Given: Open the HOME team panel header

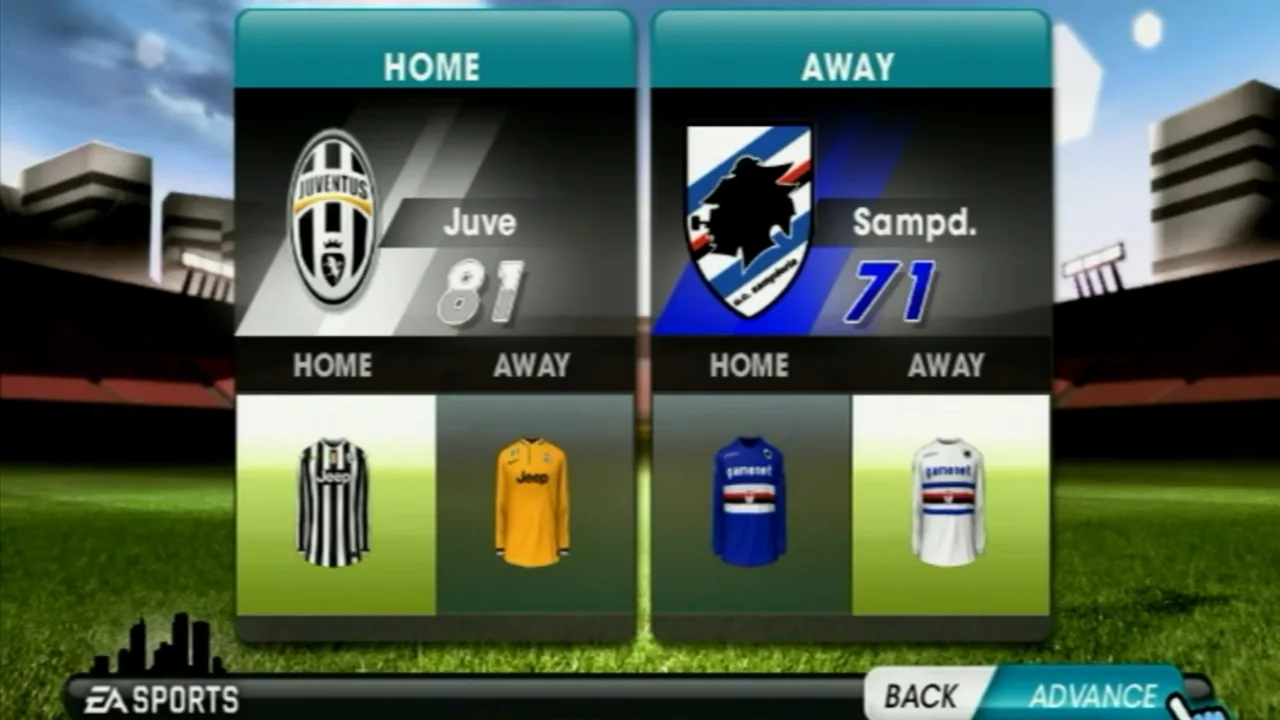Looking at the screenshot, I should (x=434, y=67).
